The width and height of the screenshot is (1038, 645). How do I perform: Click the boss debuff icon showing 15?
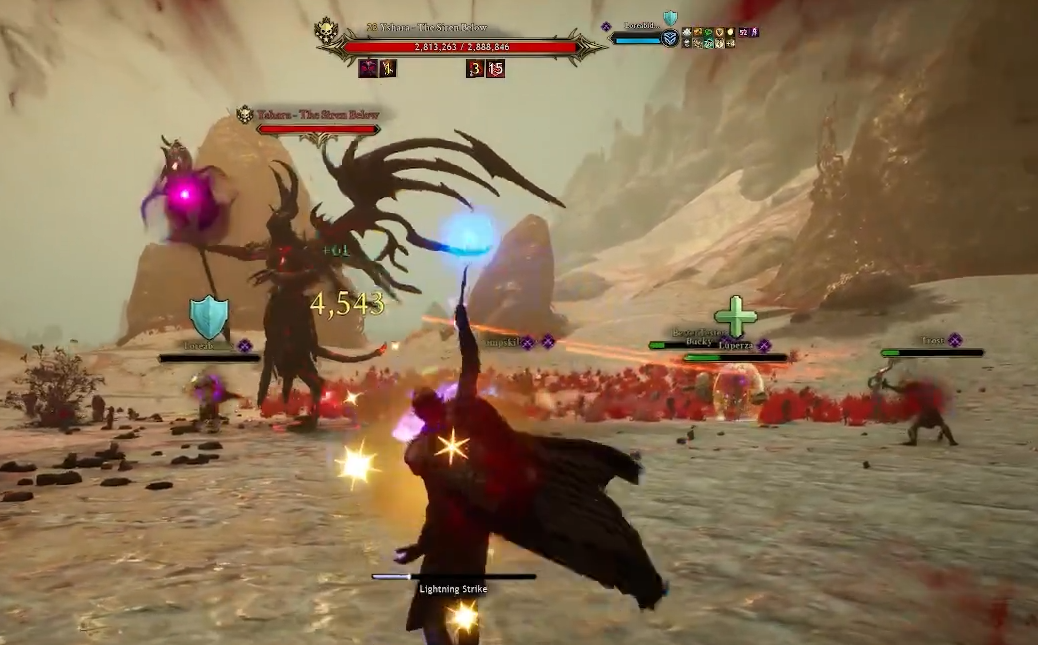pos(495,68)
